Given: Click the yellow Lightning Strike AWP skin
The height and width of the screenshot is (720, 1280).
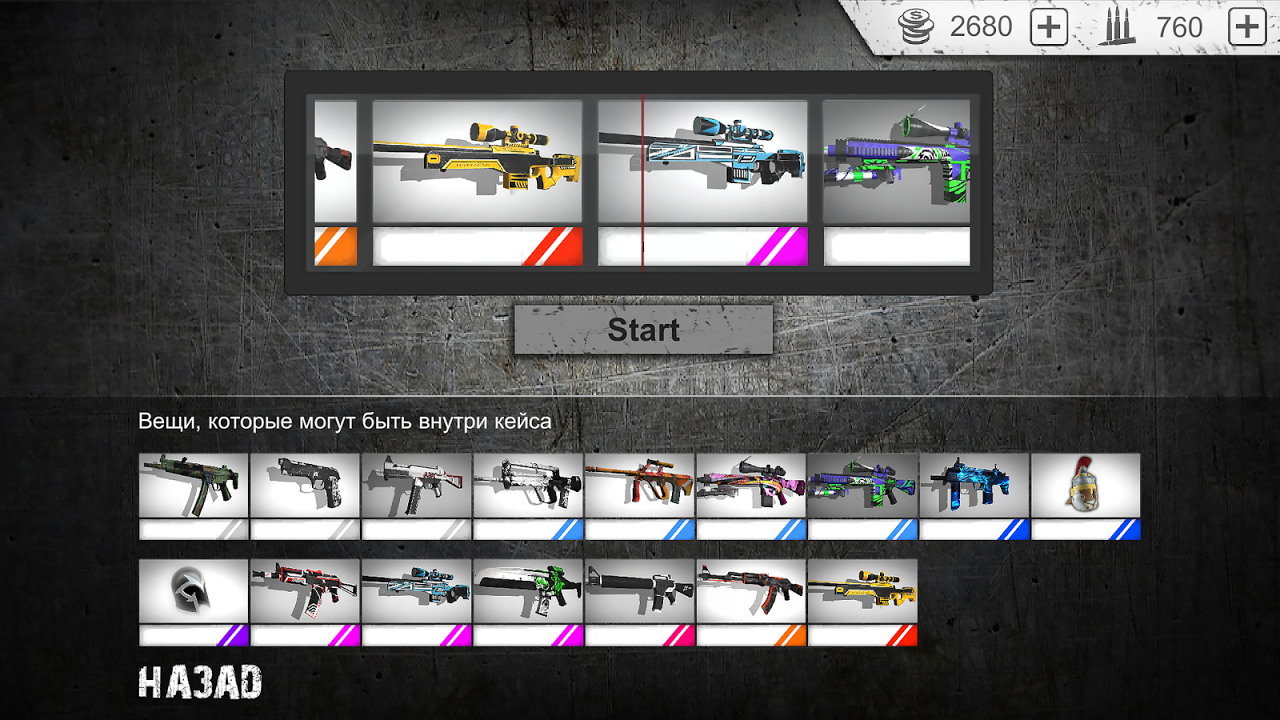Looking at the screenshot, I should tap(862, 588).
